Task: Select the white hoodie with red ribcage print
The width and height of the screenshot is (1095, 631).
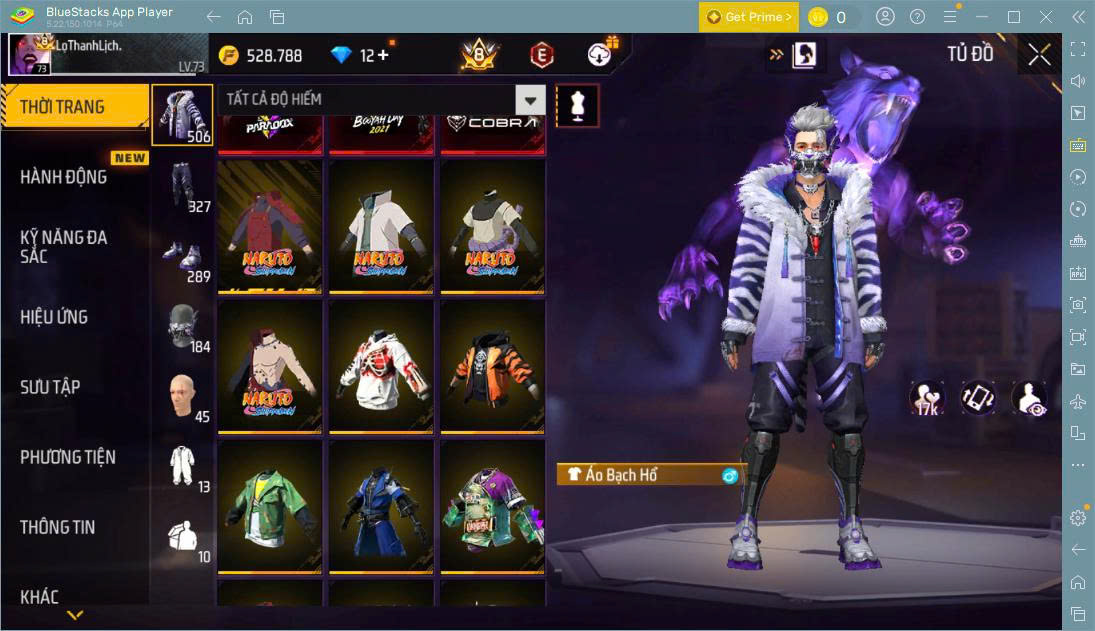Action: pos(381,366)
